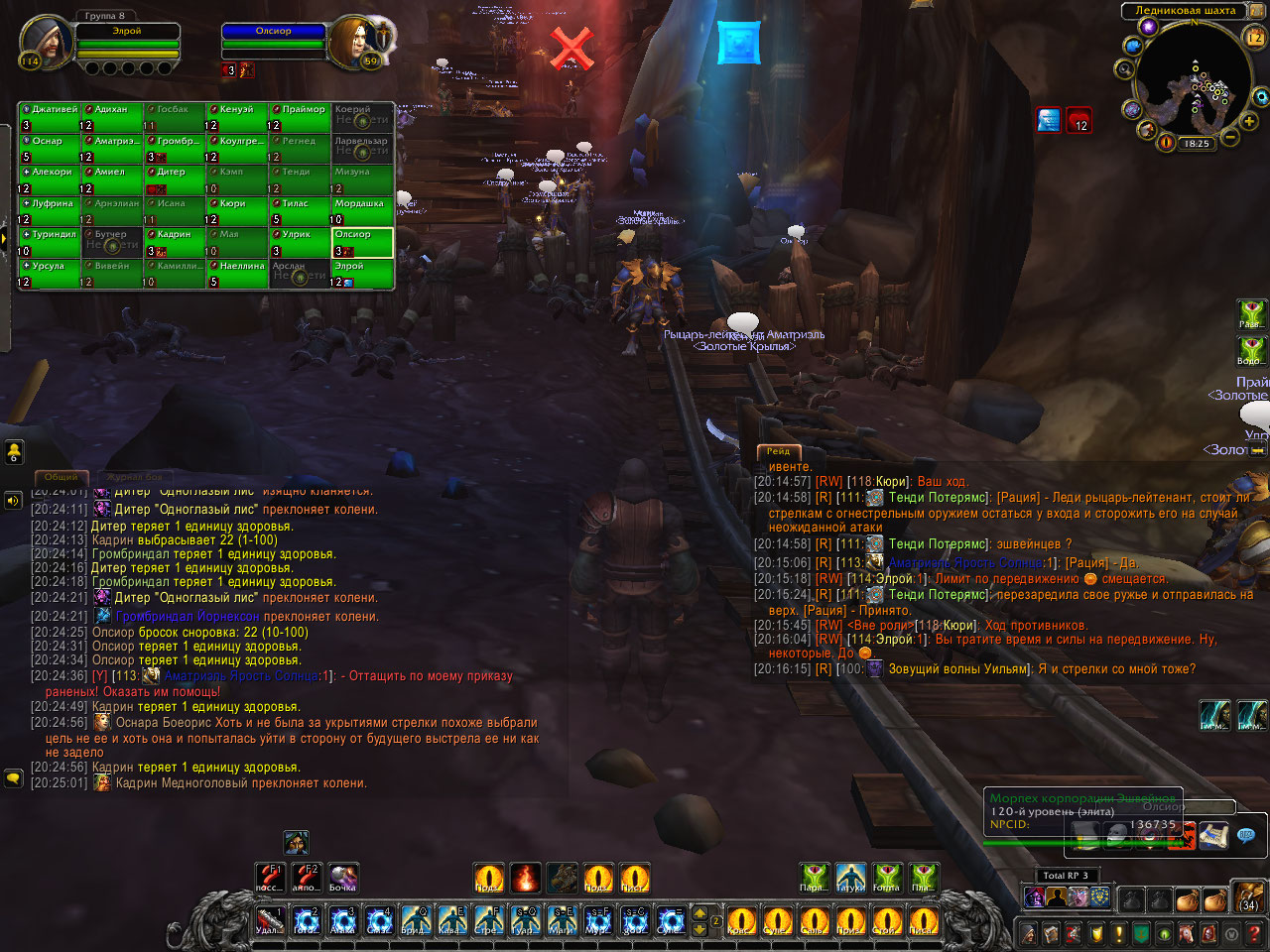Screen dimensions: 1270x952
Task: Use the Бочка action button
Action: click(x=342, y=878)
